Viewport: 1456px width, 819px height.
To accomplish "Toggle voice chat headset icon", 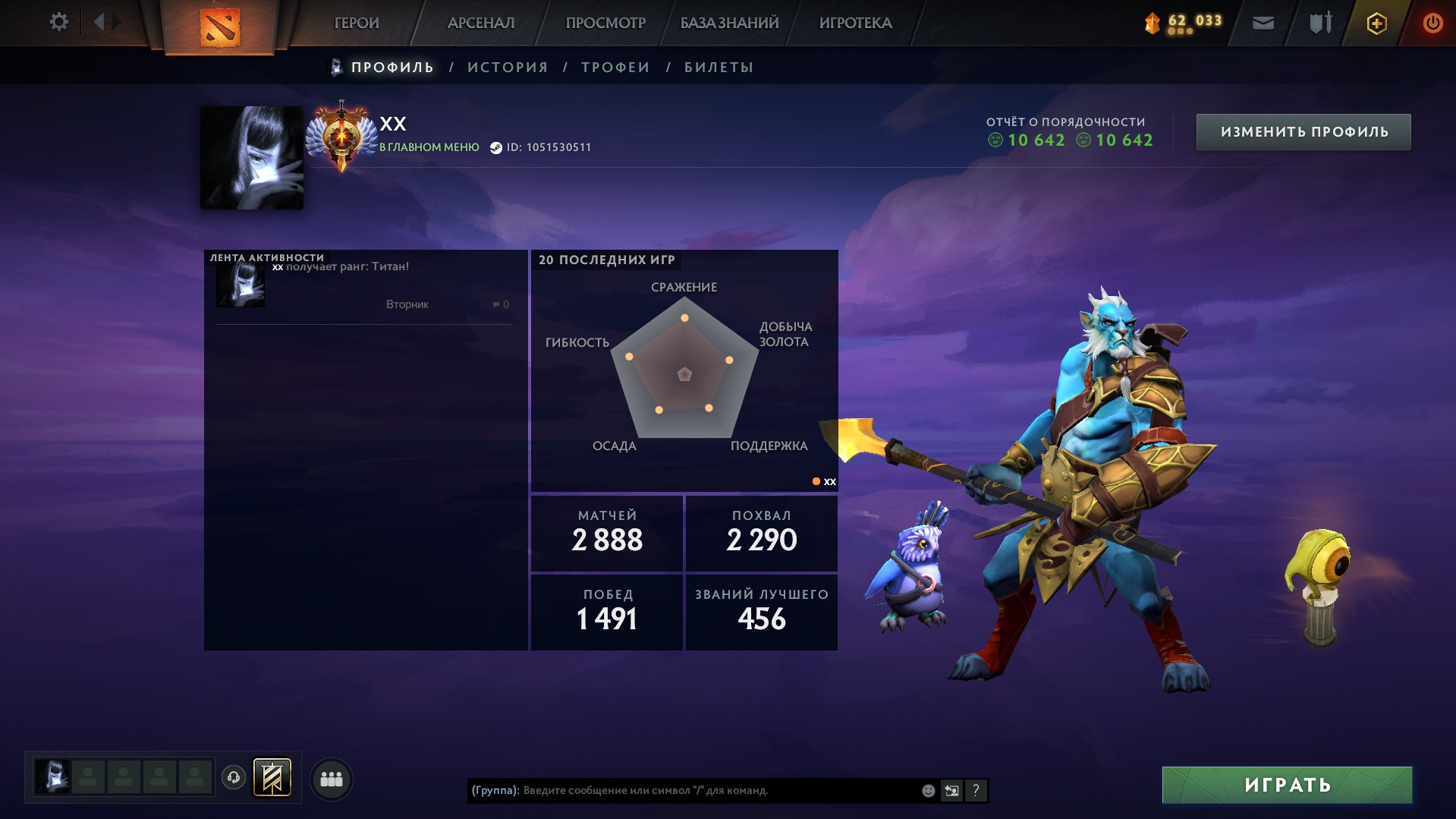I will pos(234,778).
